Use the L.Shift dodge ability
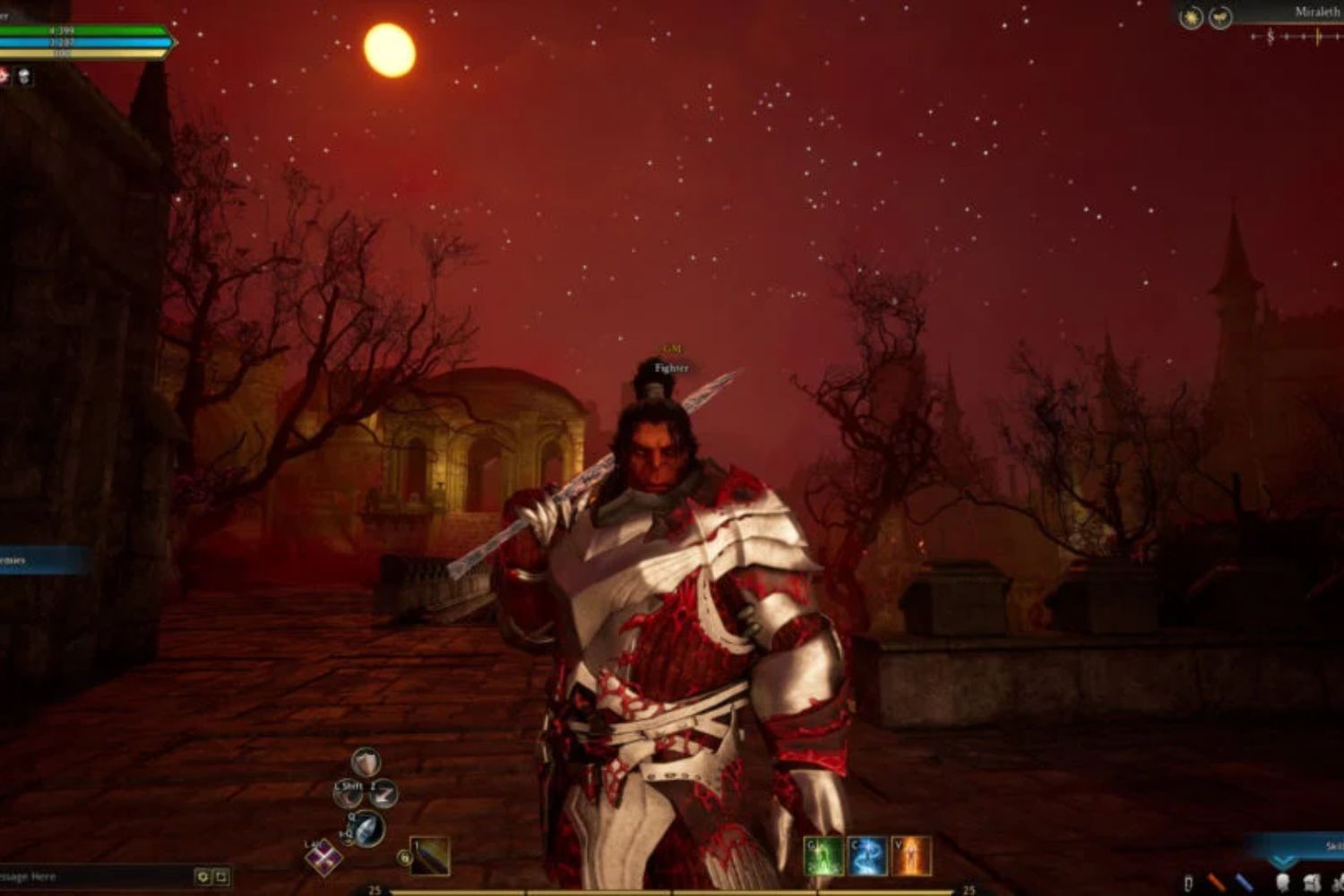 tap(349, 793)
